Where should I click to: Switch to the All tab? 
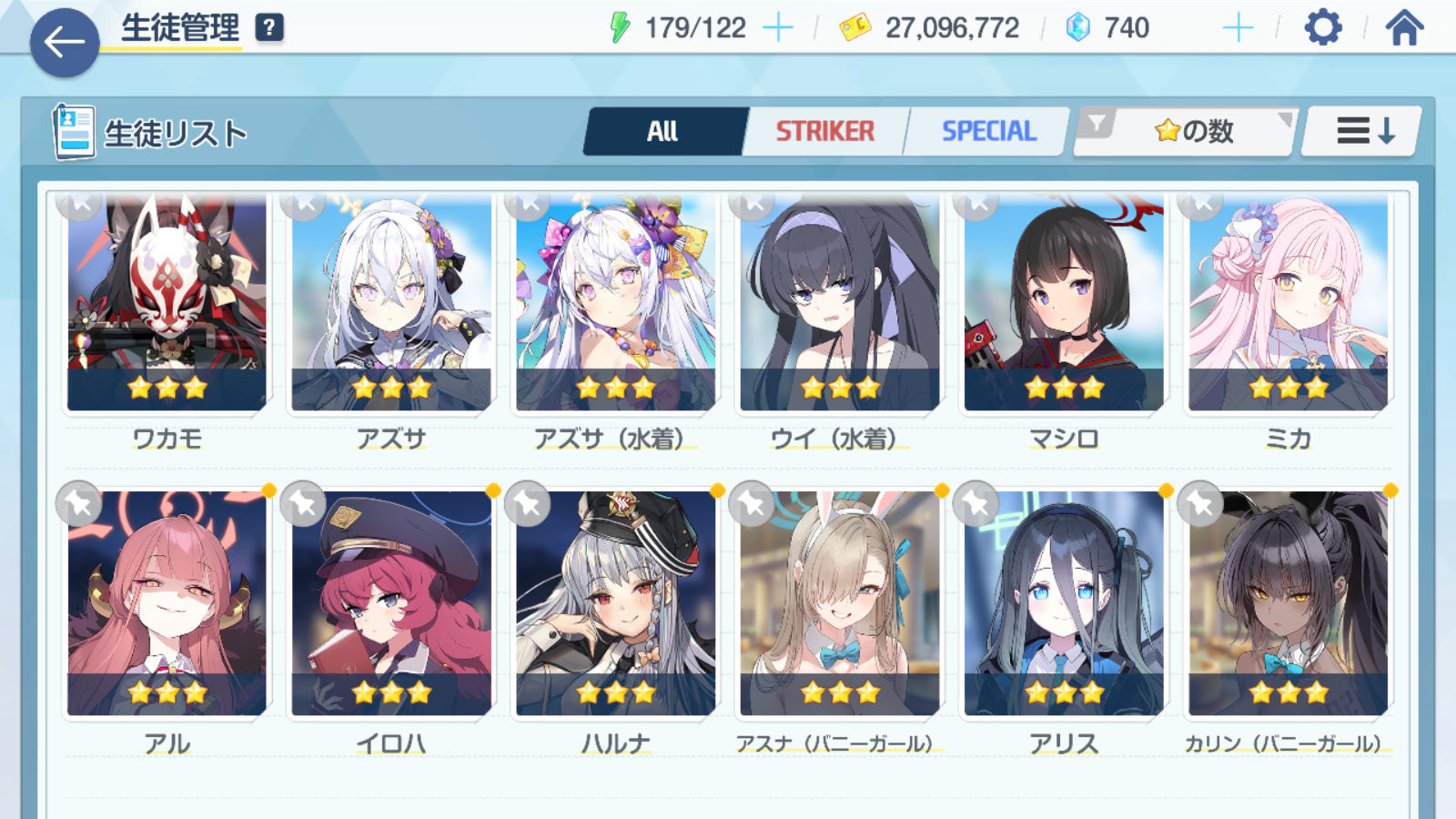tap(663, 132)
